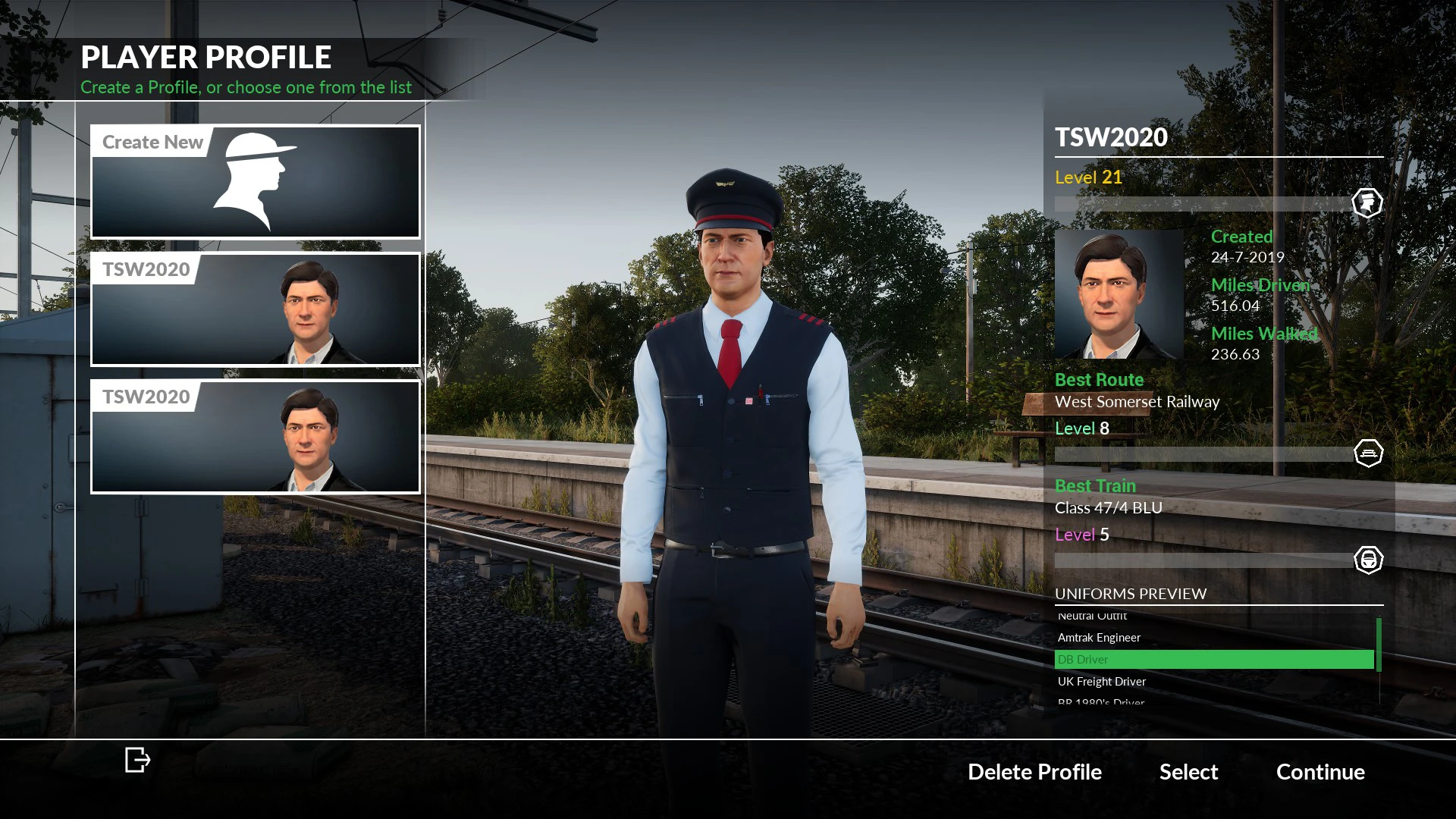Screen dimensions: 1456x819
Task: Click the Delete Profile button
Action: pyautogui.click(x=1034, y=772)
